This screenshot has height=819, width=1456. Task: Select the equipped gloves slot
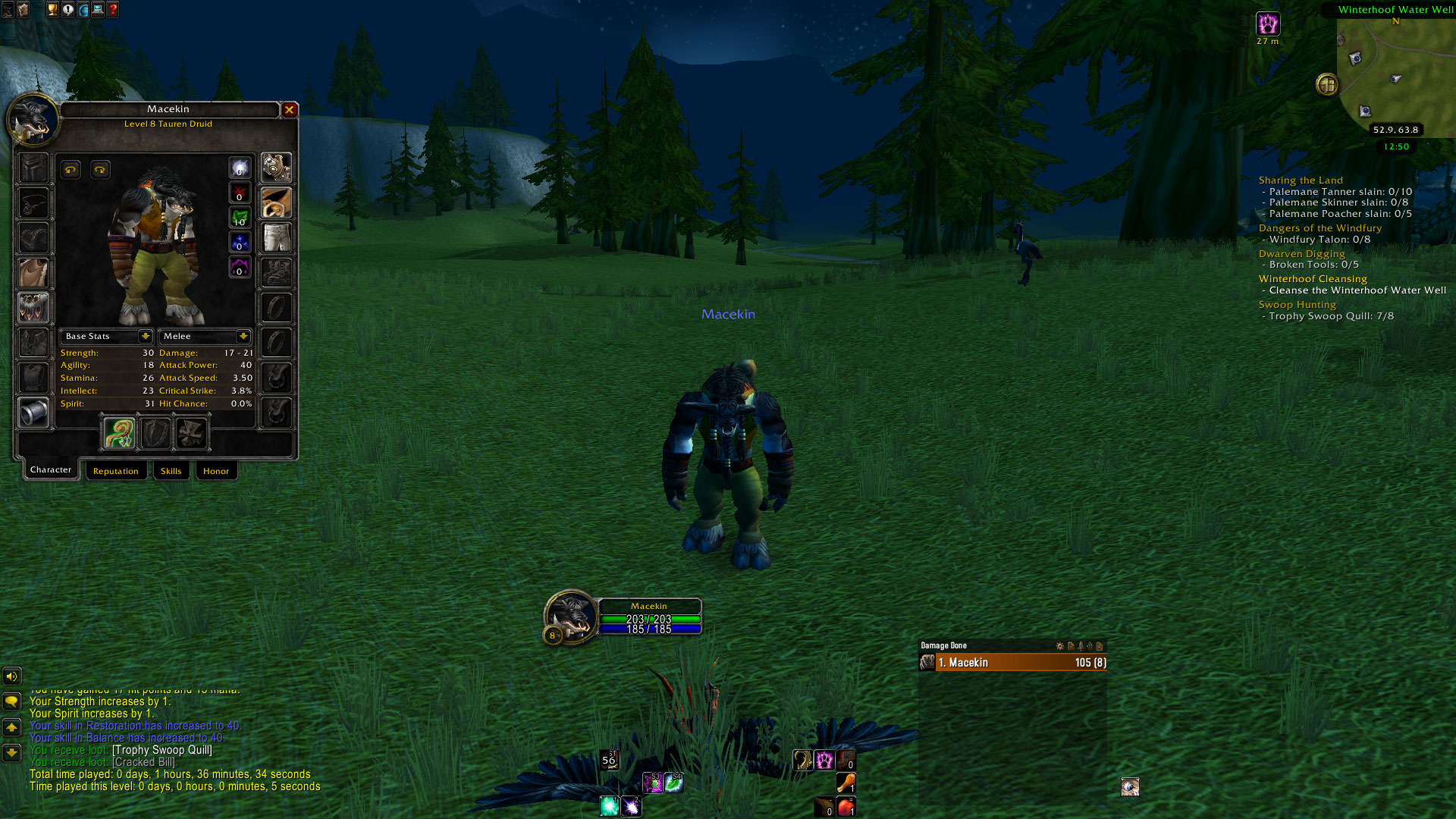coord(276,168)
